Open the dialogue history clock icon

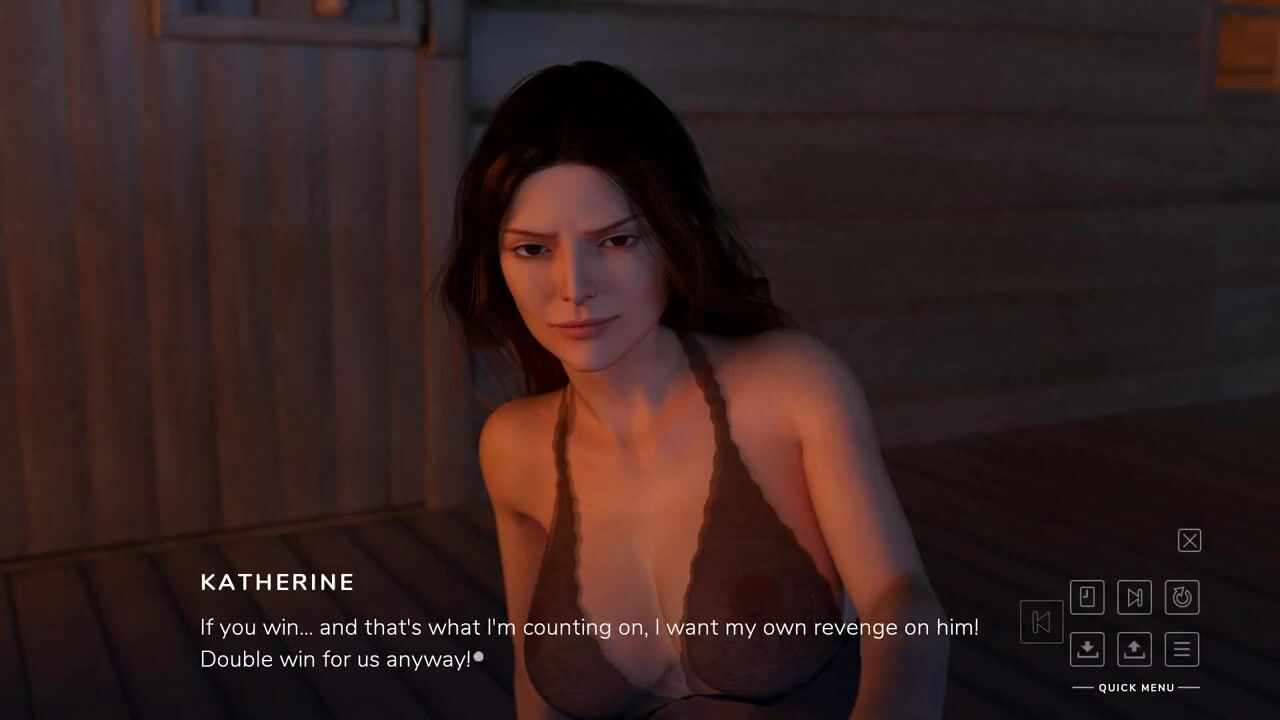coord(1087,598)
